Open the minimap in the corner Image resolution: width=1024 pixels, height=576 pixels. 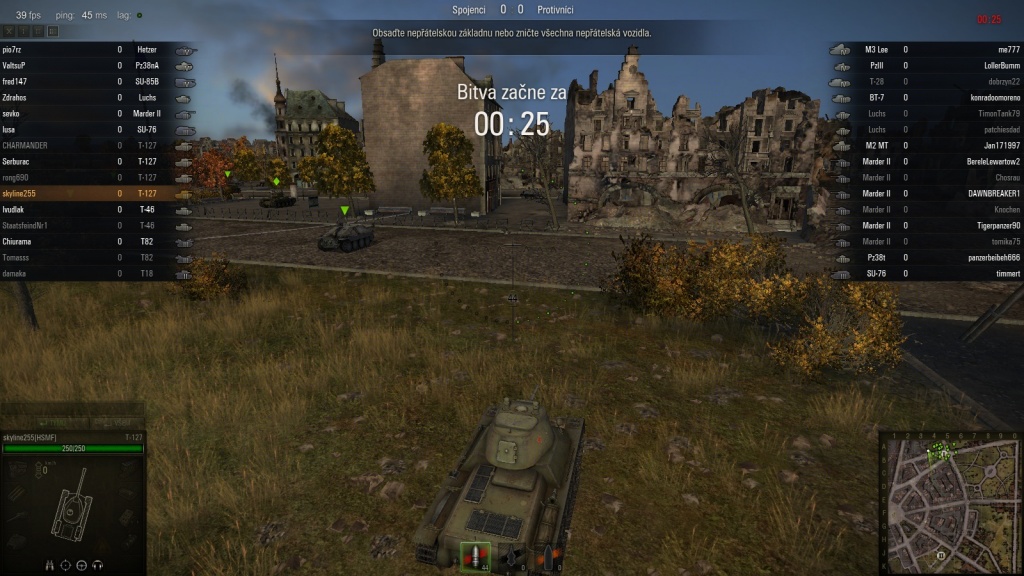point(951,504)
